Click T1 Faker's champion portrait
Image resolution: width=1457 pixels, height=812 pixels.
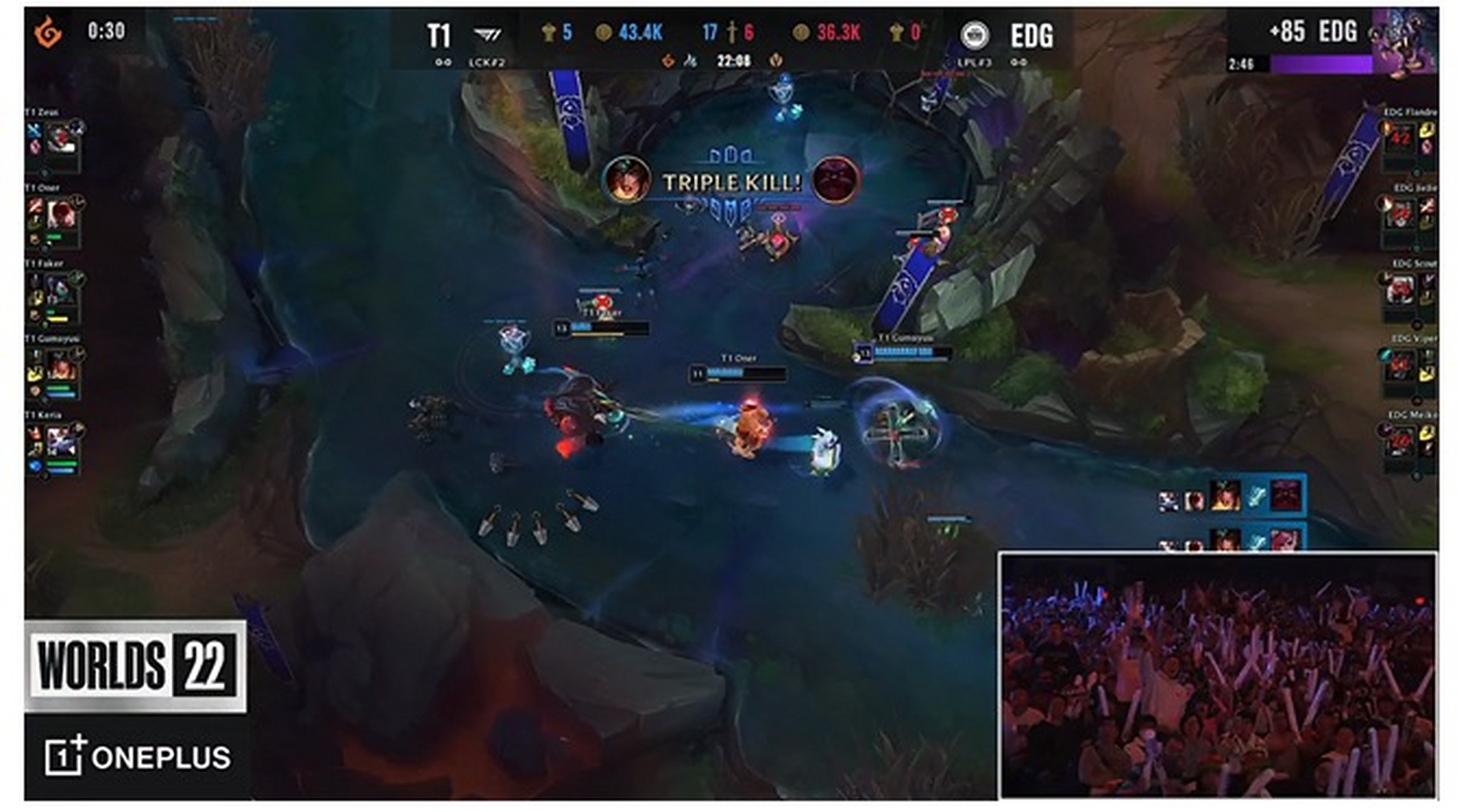click(x=62, y=289)
